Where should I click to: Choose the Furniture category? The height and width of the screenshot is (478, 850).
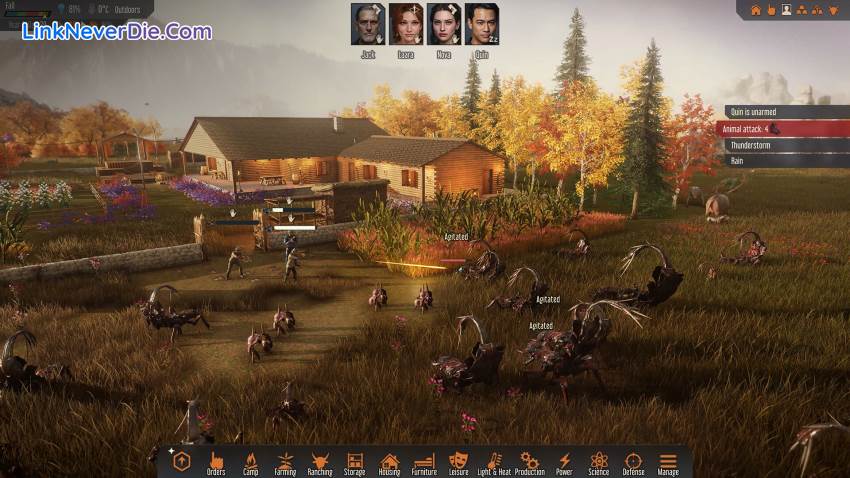pos(424,461)
